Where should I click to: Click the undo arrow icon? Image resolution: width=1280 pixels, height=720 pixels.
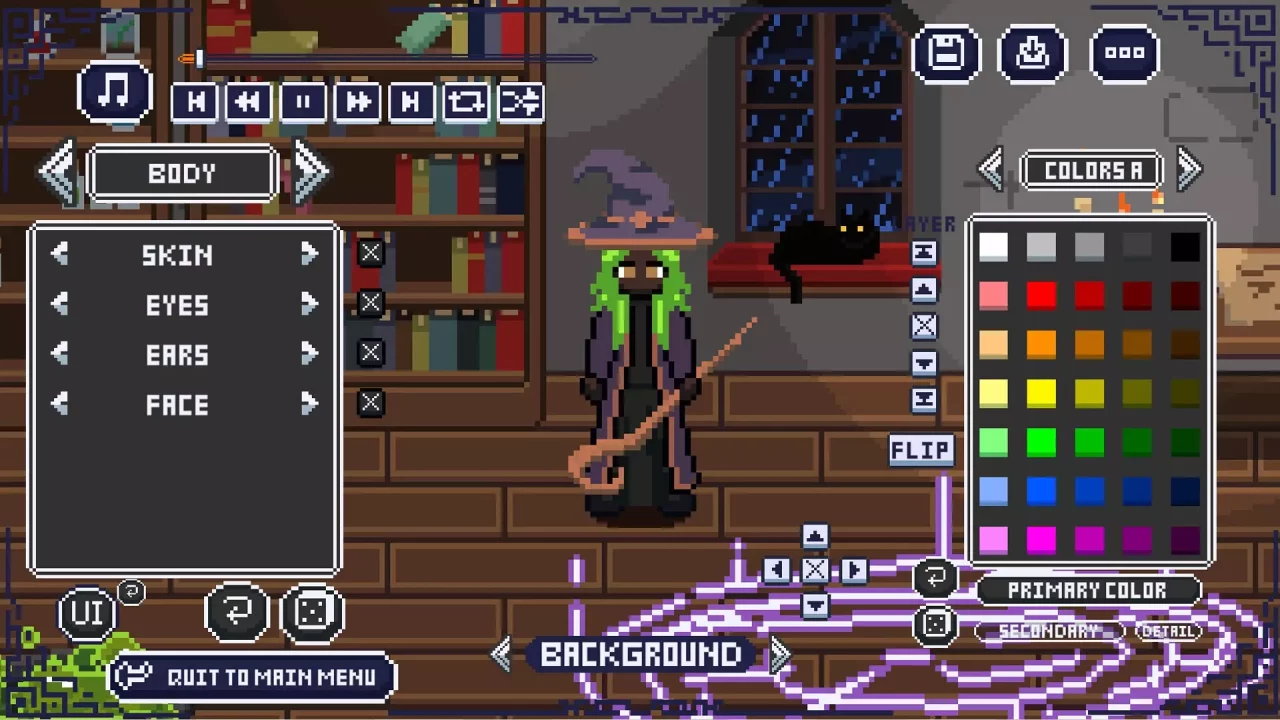237,611
